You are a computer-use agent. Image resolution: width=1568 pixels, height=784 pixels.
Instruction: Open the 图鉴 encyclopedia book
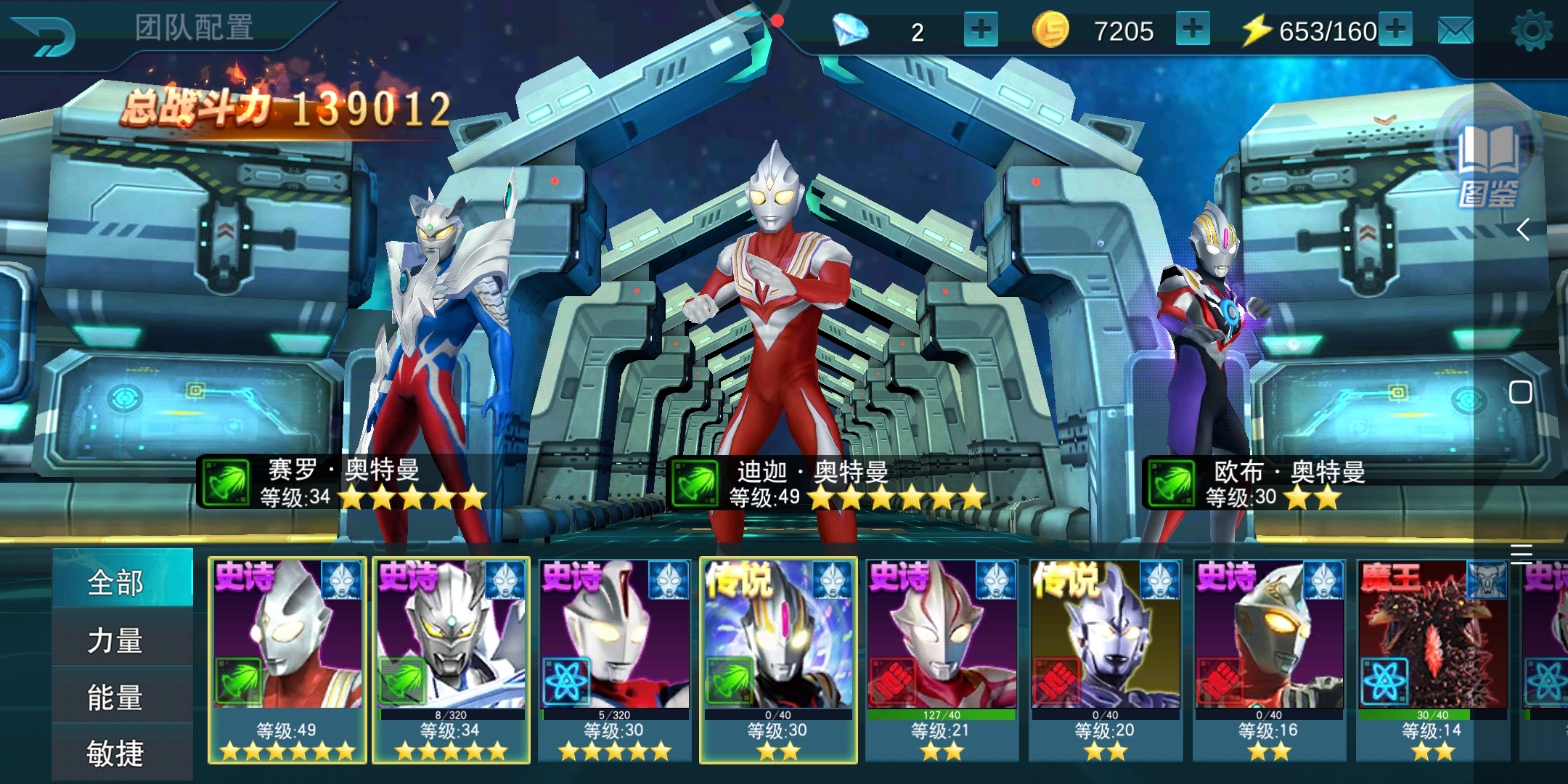[x=1488, y=163]
